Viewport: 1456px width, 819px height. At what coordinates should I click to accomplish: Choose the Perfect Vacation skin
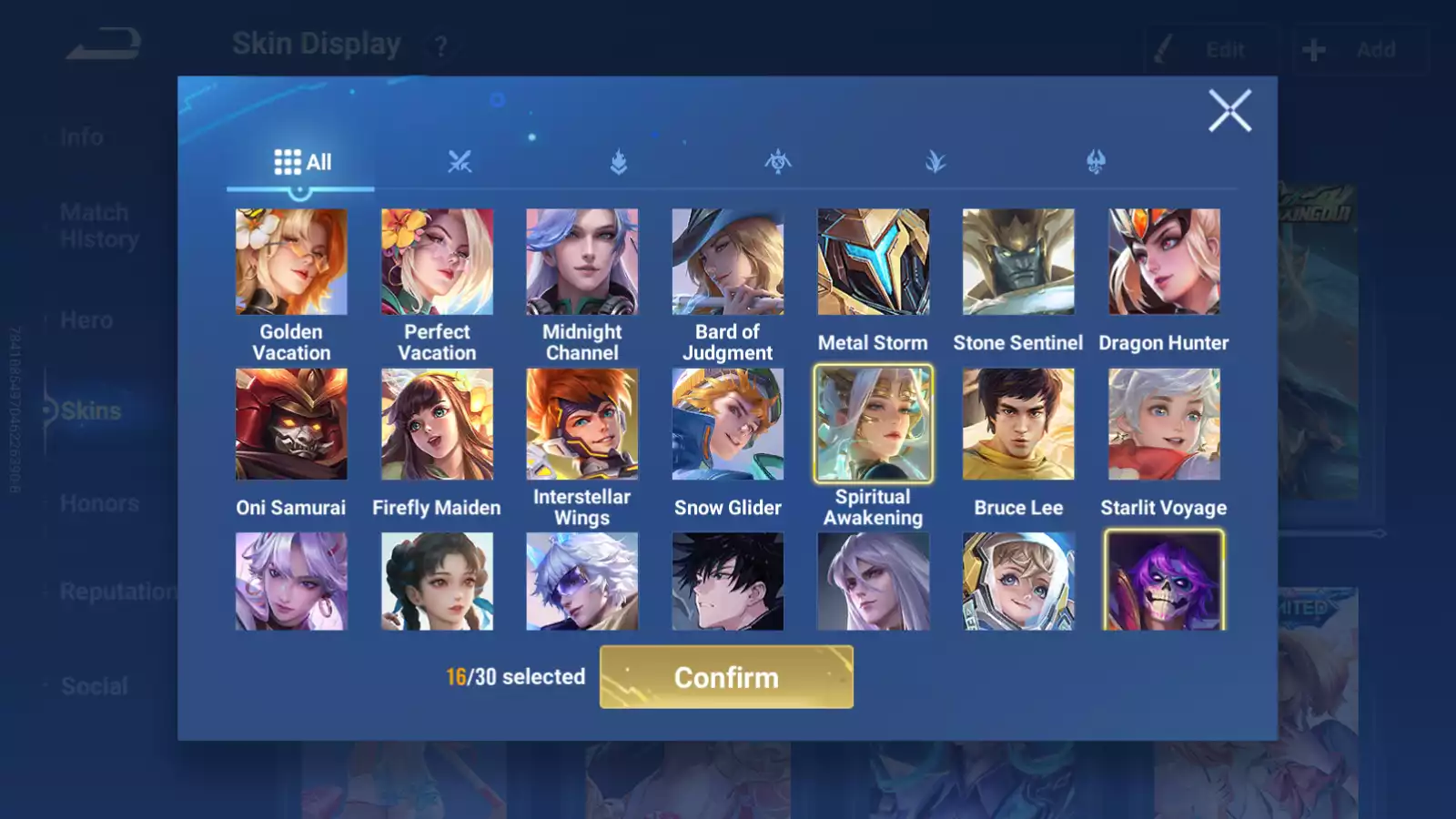(x=437, y=262)
